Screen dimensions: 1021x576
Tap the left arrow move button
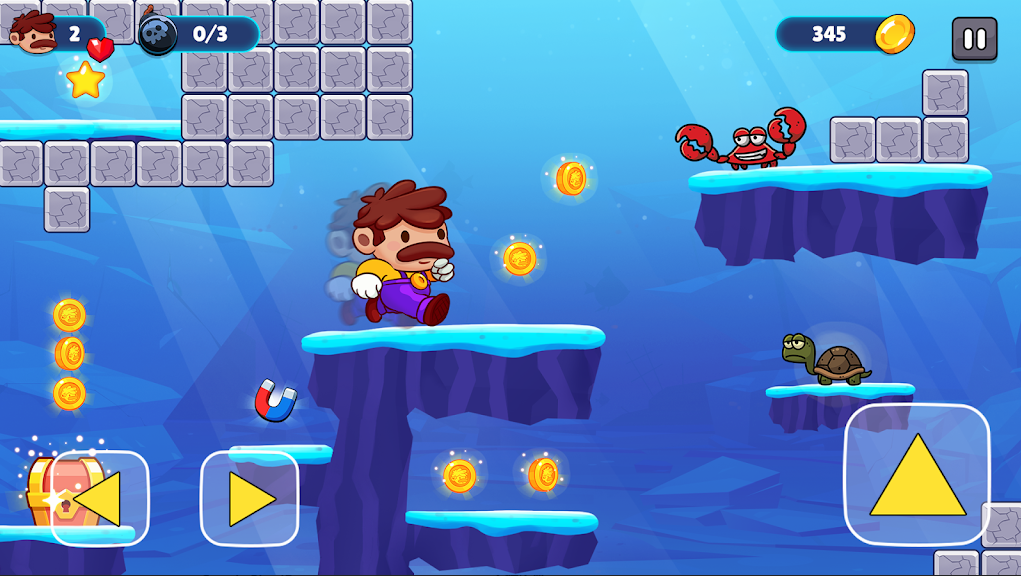99,498
